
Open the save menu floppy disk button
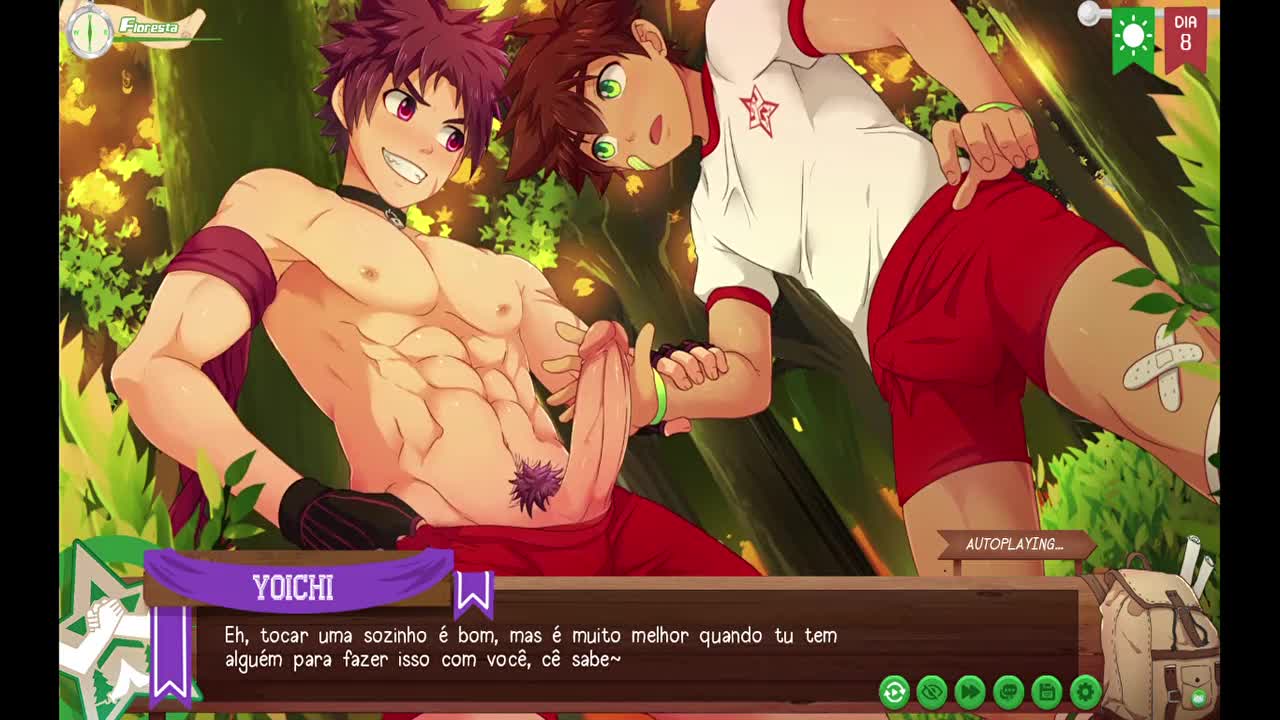1046,691
